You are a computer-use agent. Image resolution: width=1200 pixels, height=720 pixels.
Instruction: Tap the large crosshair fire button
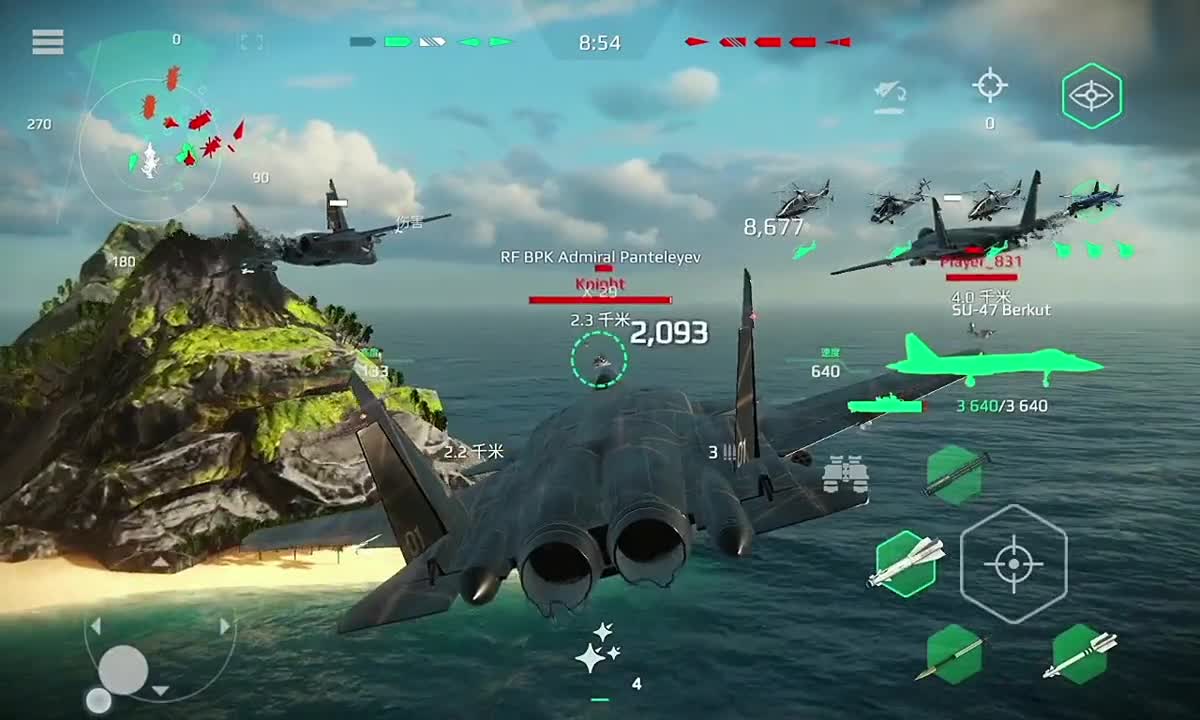(x=1013, y=564)
